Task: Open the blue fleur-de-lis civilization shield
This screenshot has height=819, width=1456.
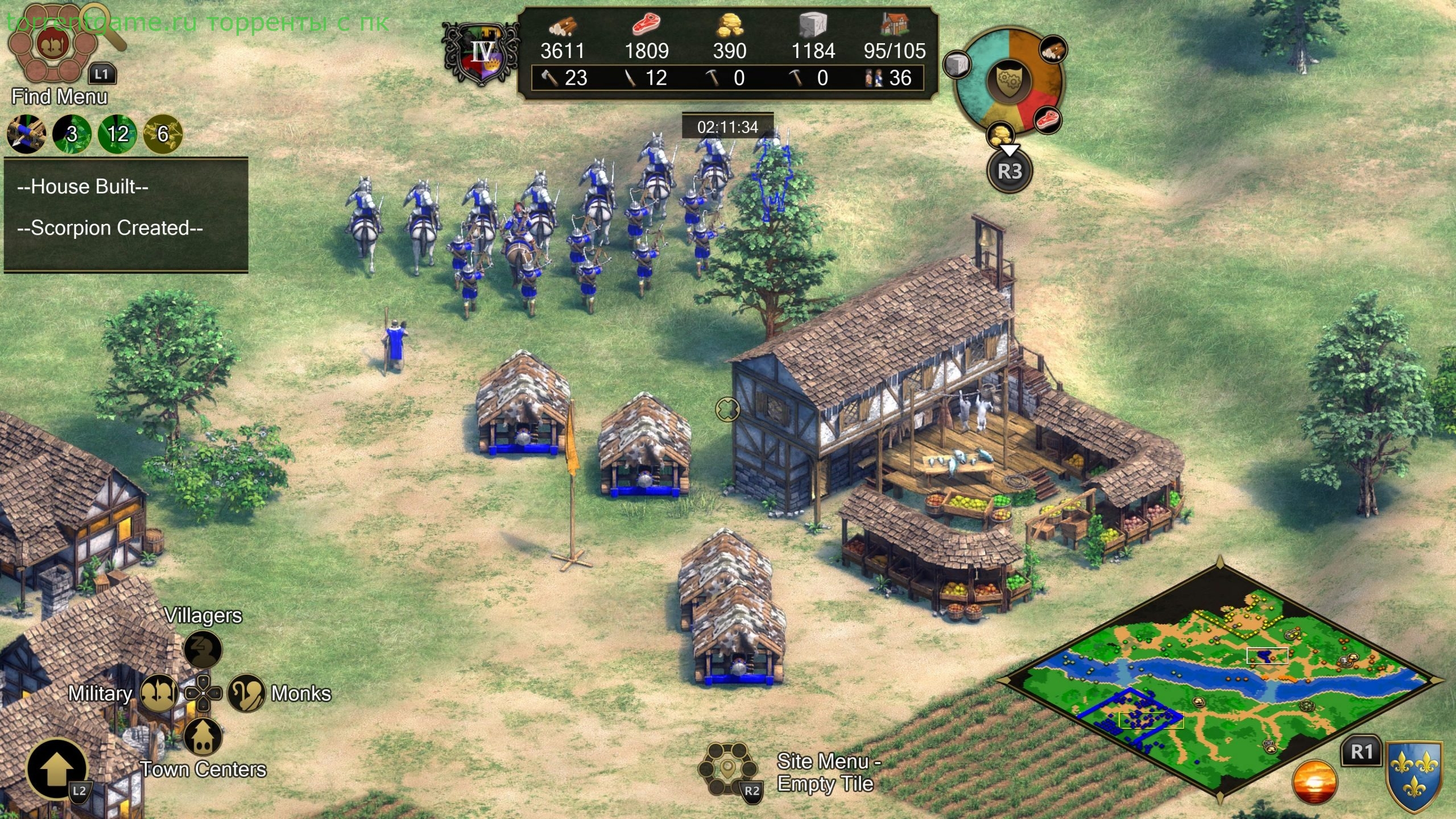Action: (x=1414, y=776)
